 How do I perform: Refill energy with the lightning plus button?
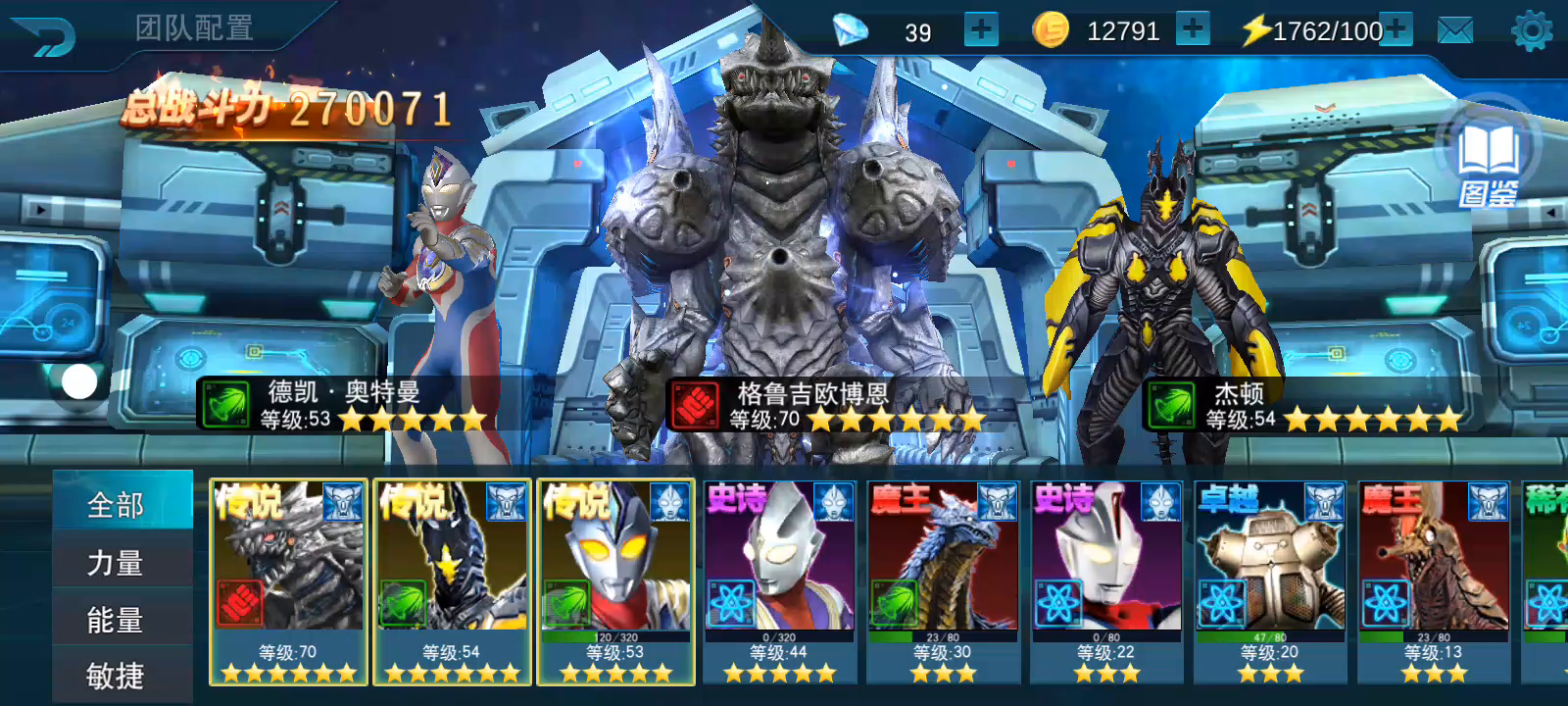(1396, 29)
